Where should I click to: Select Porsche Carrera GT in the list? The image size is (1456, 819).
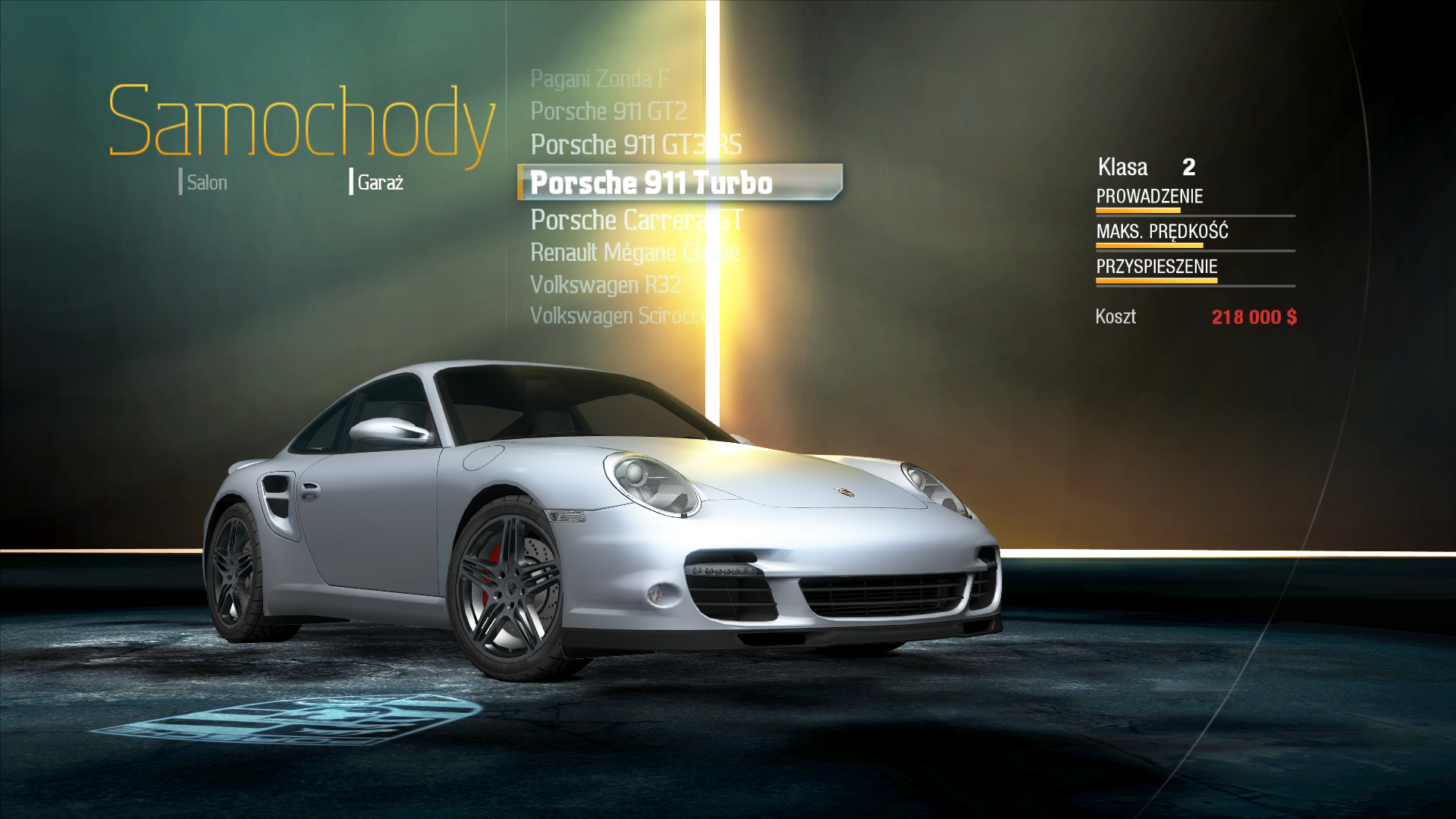[636, 220]
